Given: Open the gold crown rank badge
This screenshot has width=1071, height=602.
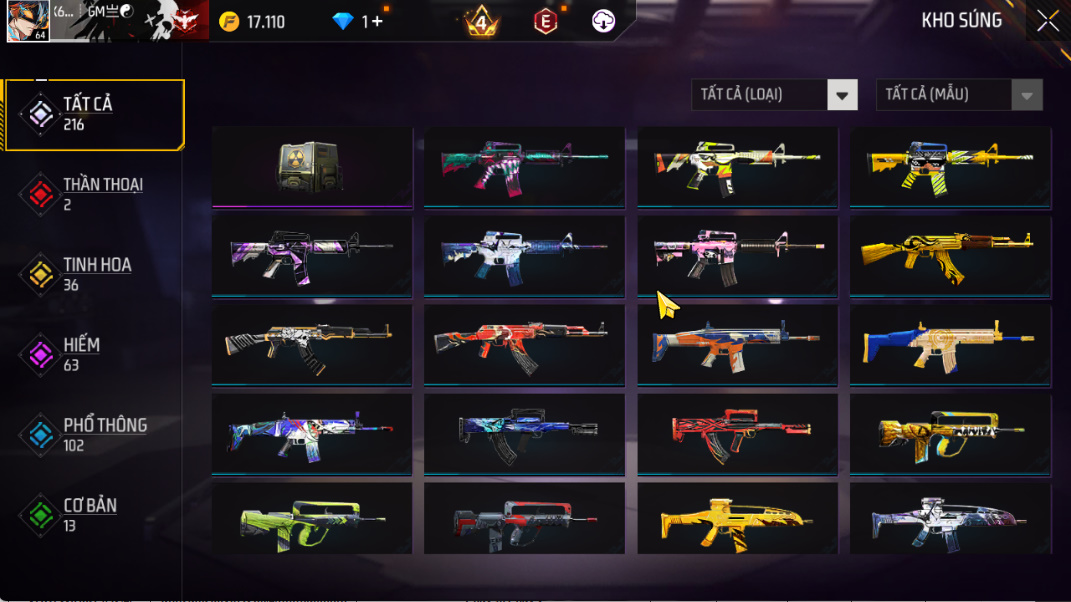Looking at the screenshot, I should tap(482, 21).
